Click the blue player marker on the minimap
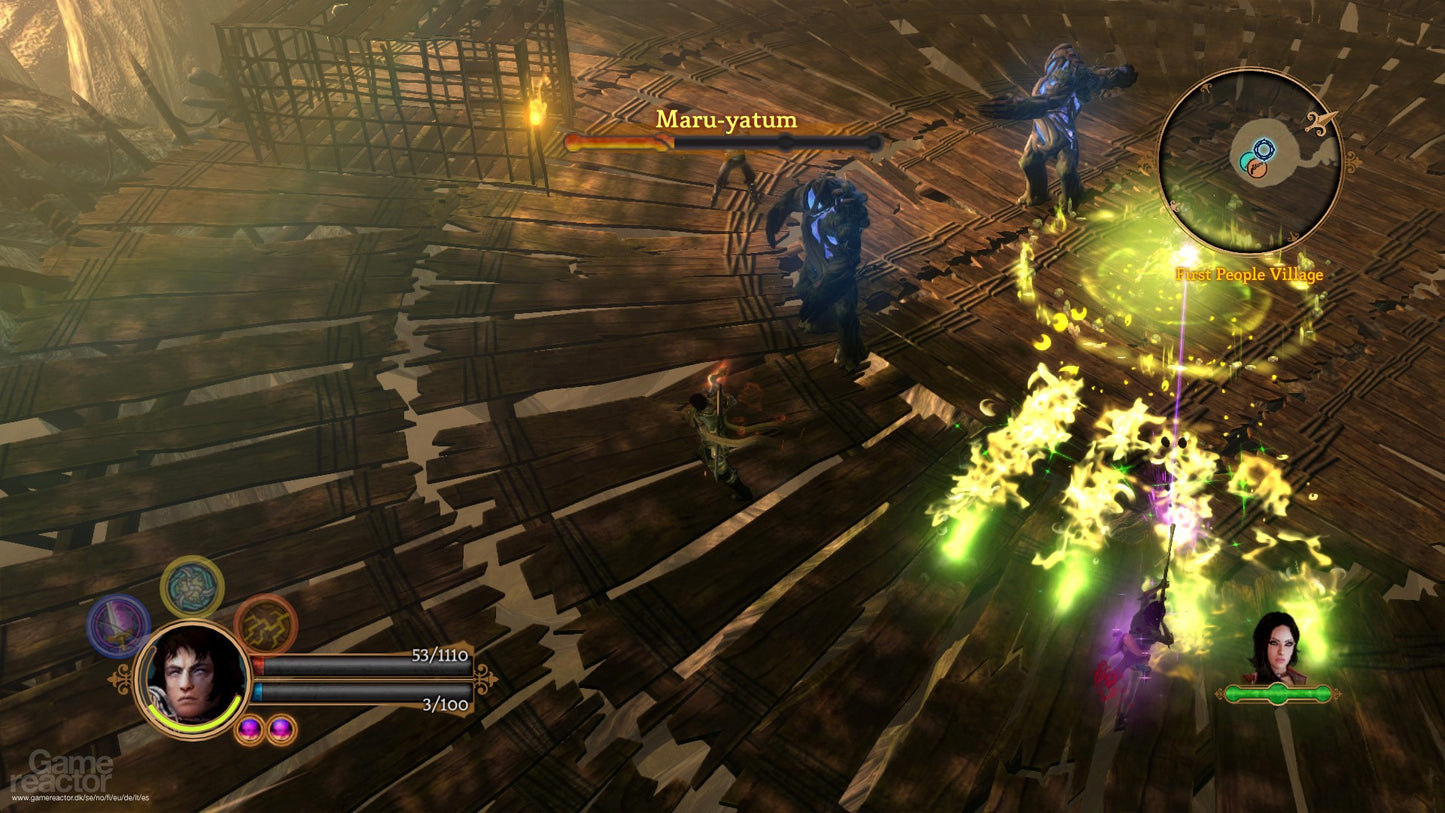The width and height of the screenshot is (1445, 813). click(x=1265, y=148)
